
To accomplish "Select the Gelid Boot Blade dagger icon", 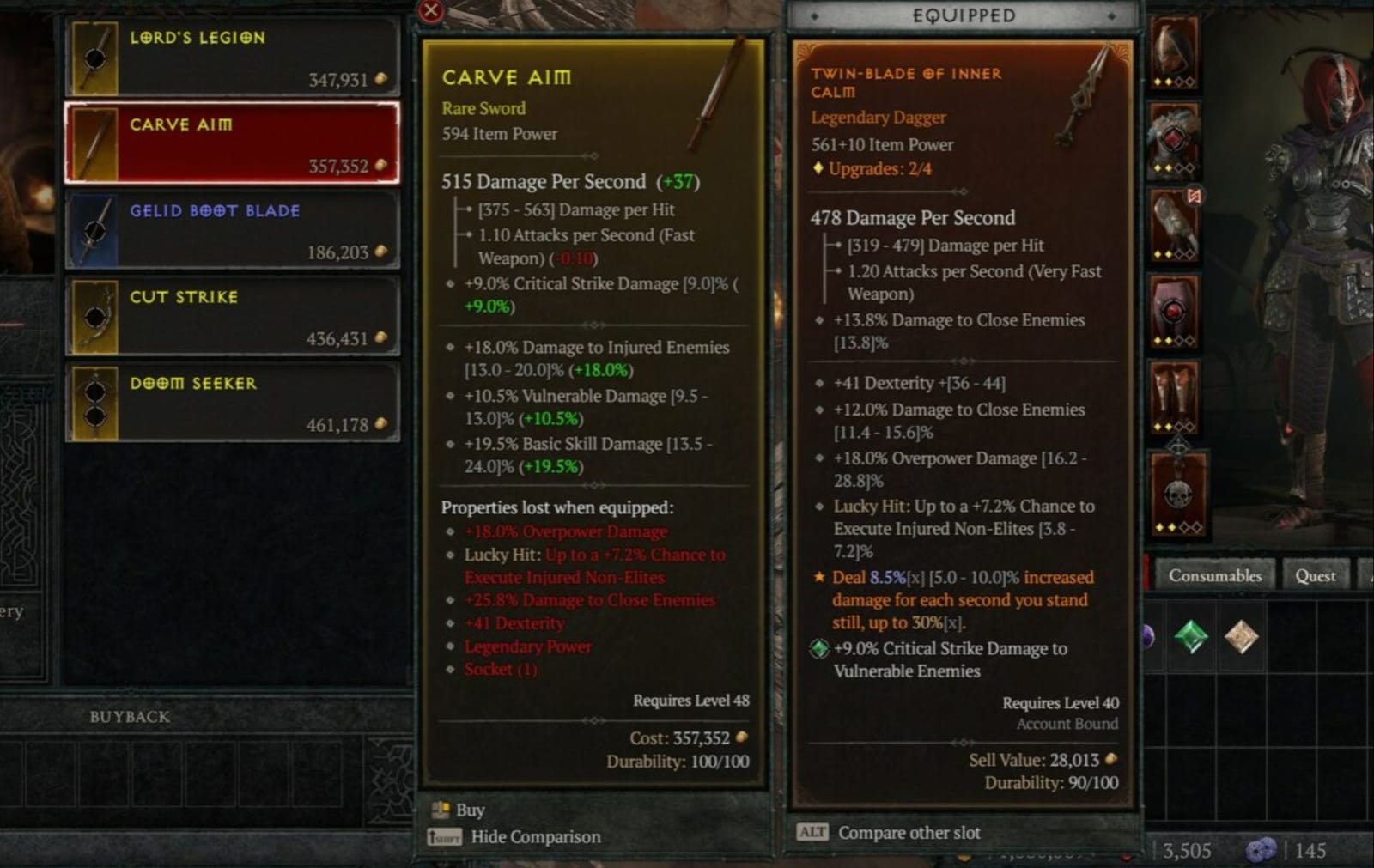I will (x=94, y=228).
